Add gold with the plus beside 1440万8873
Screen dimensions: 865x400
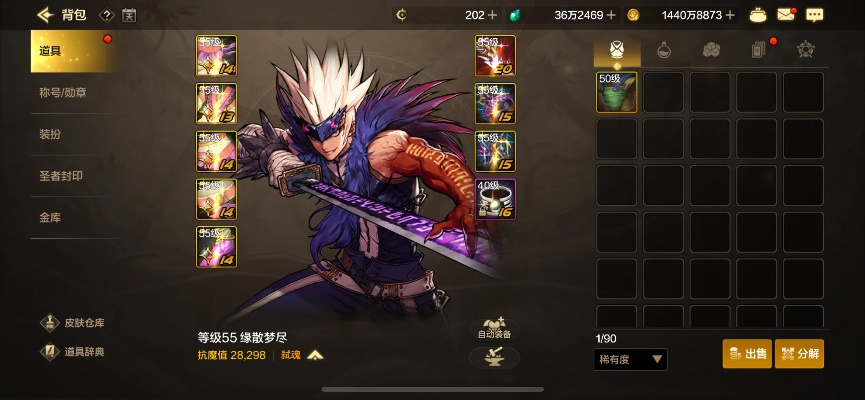click(x=730, y=15)
